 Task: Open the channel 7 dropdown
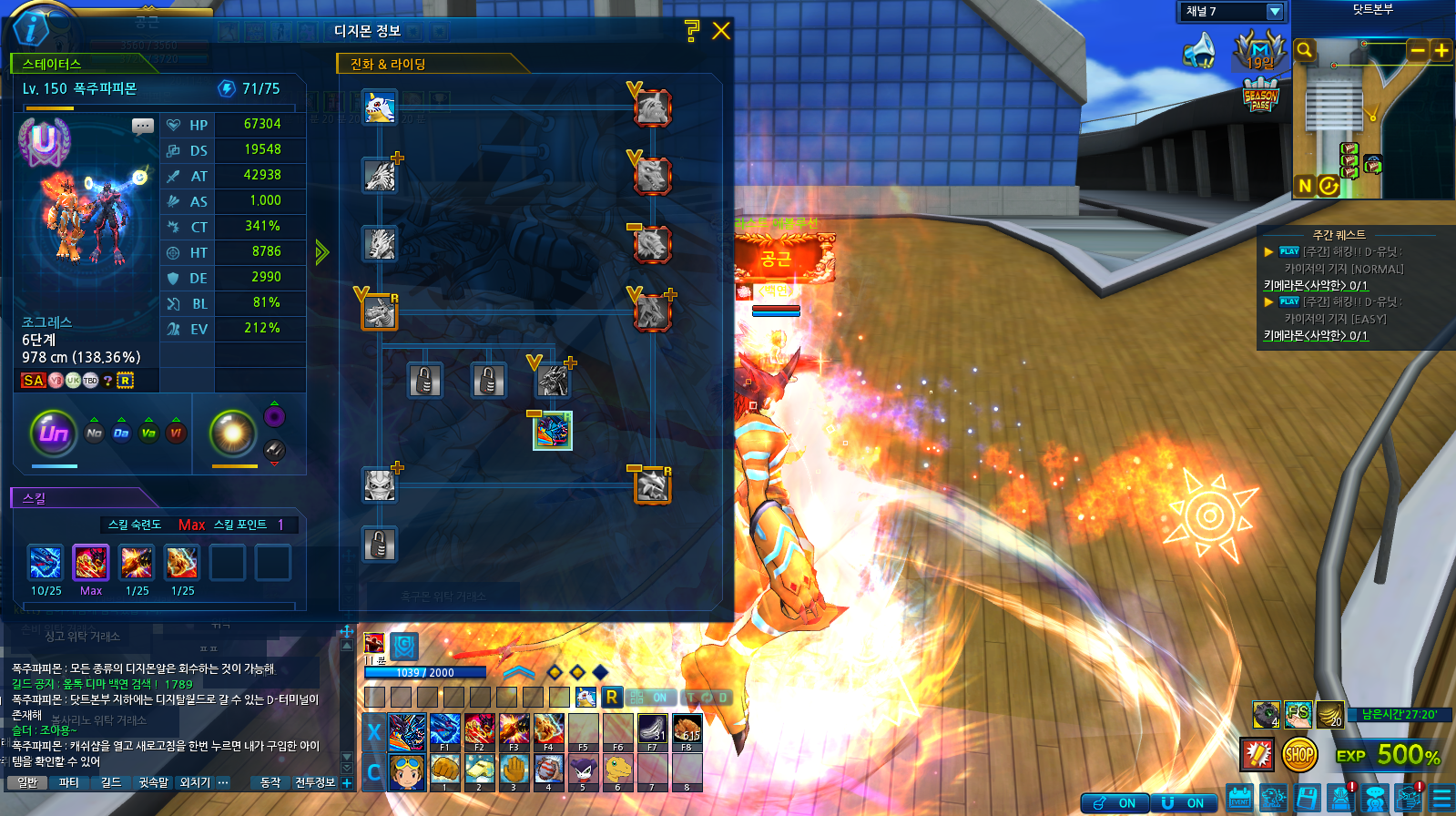tap(1275, 12)
